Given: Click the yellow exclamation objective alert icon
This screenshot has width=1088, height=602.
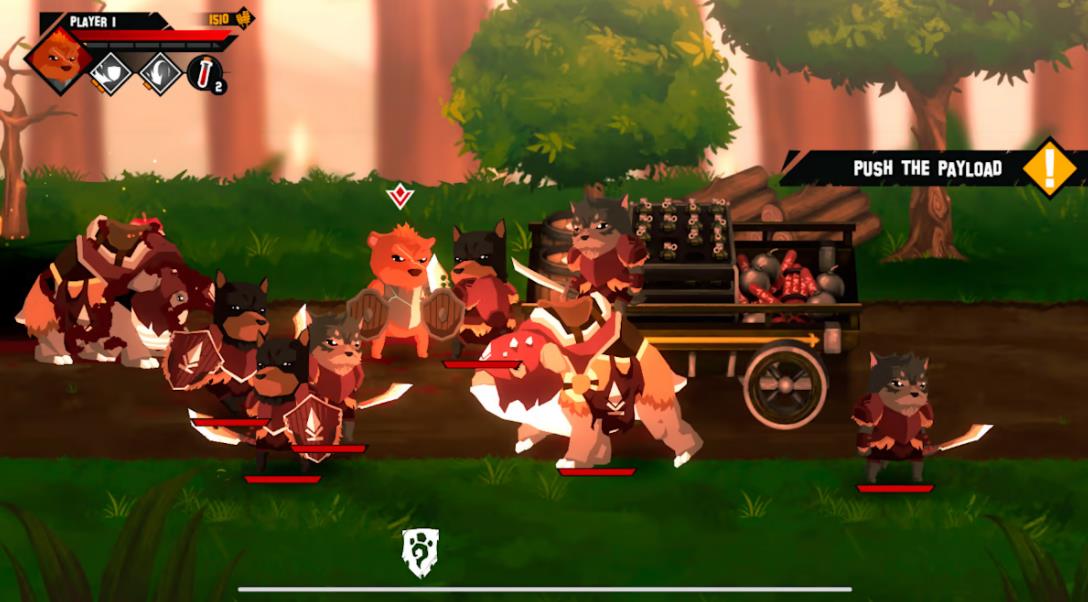Looking at the screenshot, I should click(1048, 166).
